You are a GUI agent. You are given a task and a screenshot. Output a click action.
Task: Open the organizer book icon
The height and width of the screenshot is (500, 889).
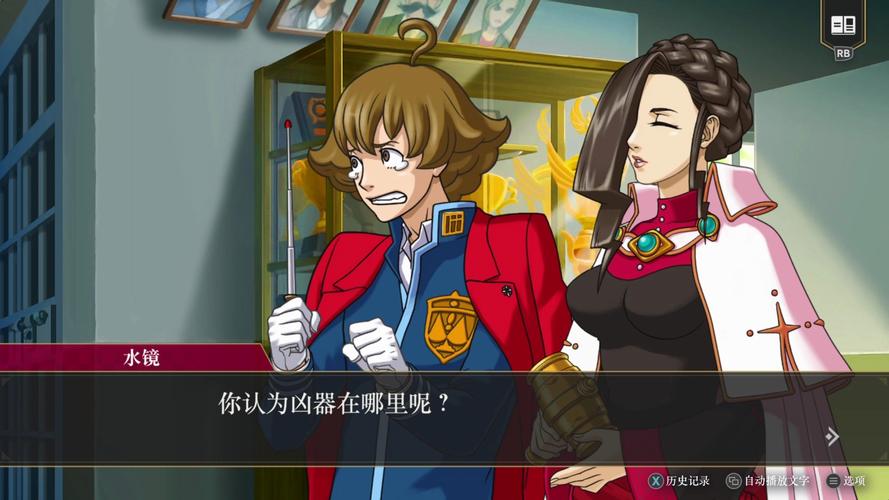(x=843, y=25)
